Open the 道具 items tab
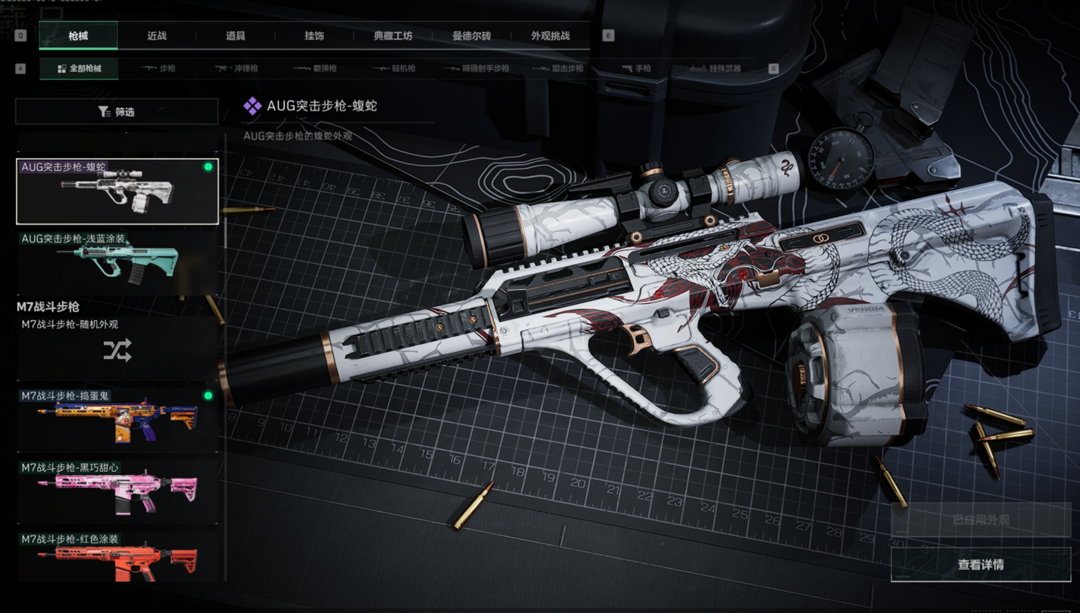Screen dimensions: 1080x613 pyautogui.click(x=235, y=36)
